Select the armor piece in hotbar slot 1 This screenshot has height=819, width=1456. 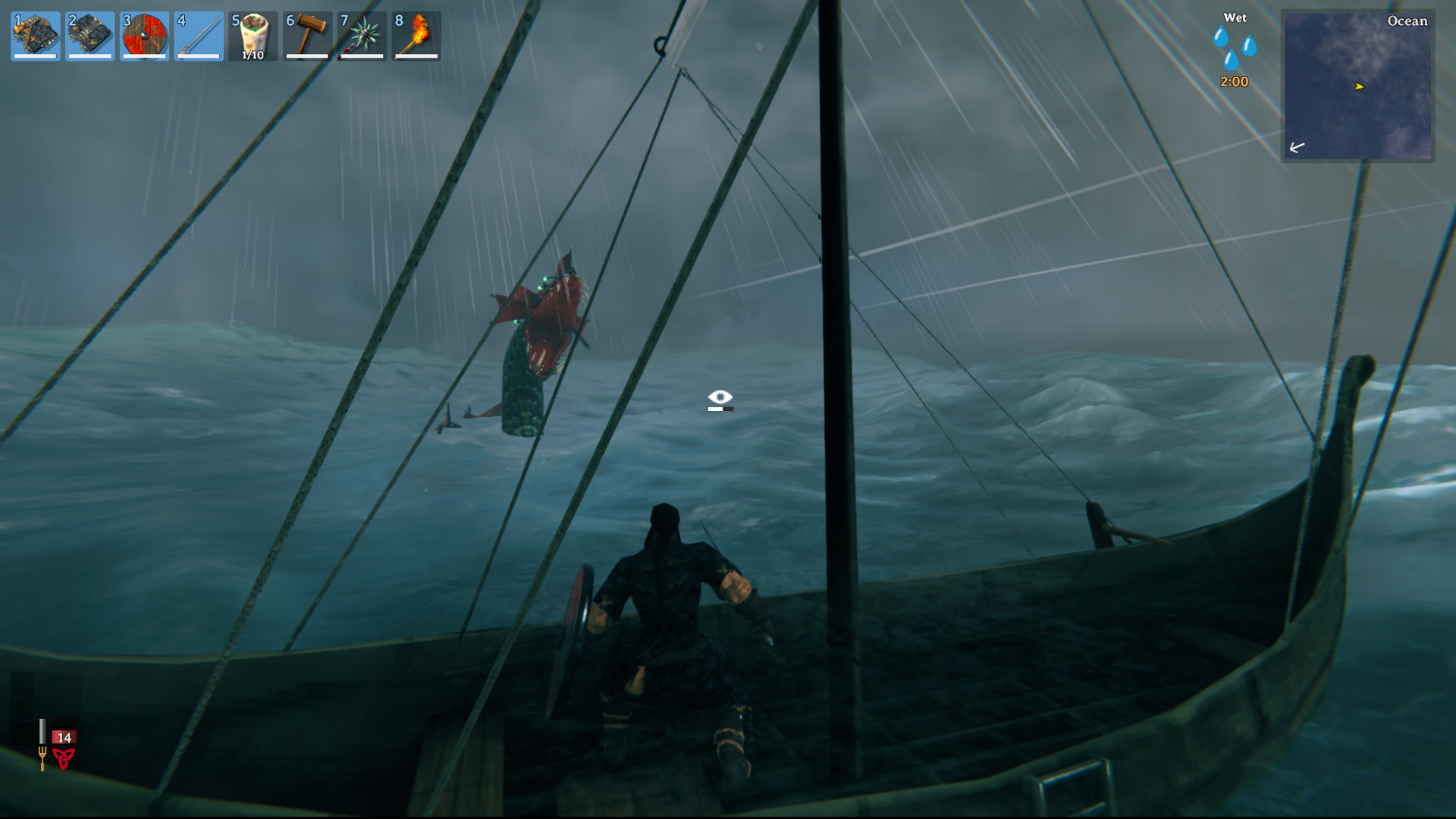[x=36, y=36]
